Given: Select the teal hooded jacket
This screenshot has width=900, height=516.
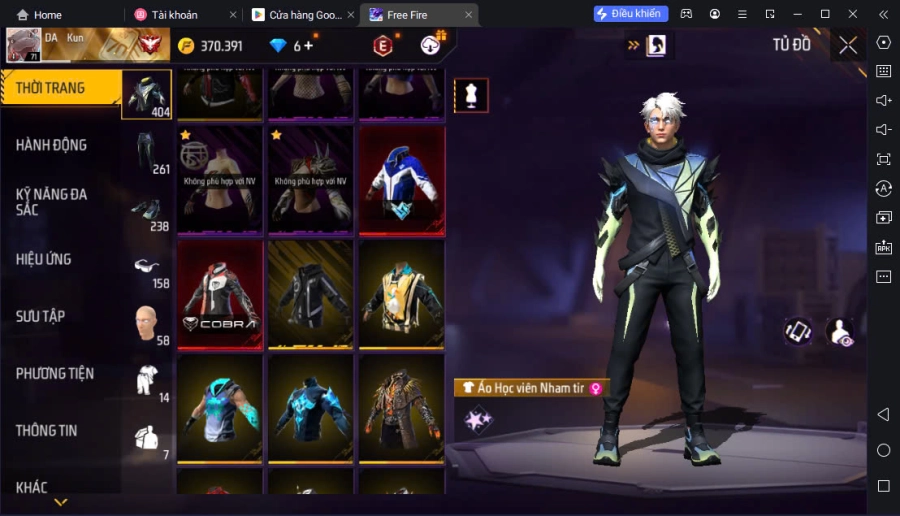Looking at the screenshot, I should click(220, 408).
